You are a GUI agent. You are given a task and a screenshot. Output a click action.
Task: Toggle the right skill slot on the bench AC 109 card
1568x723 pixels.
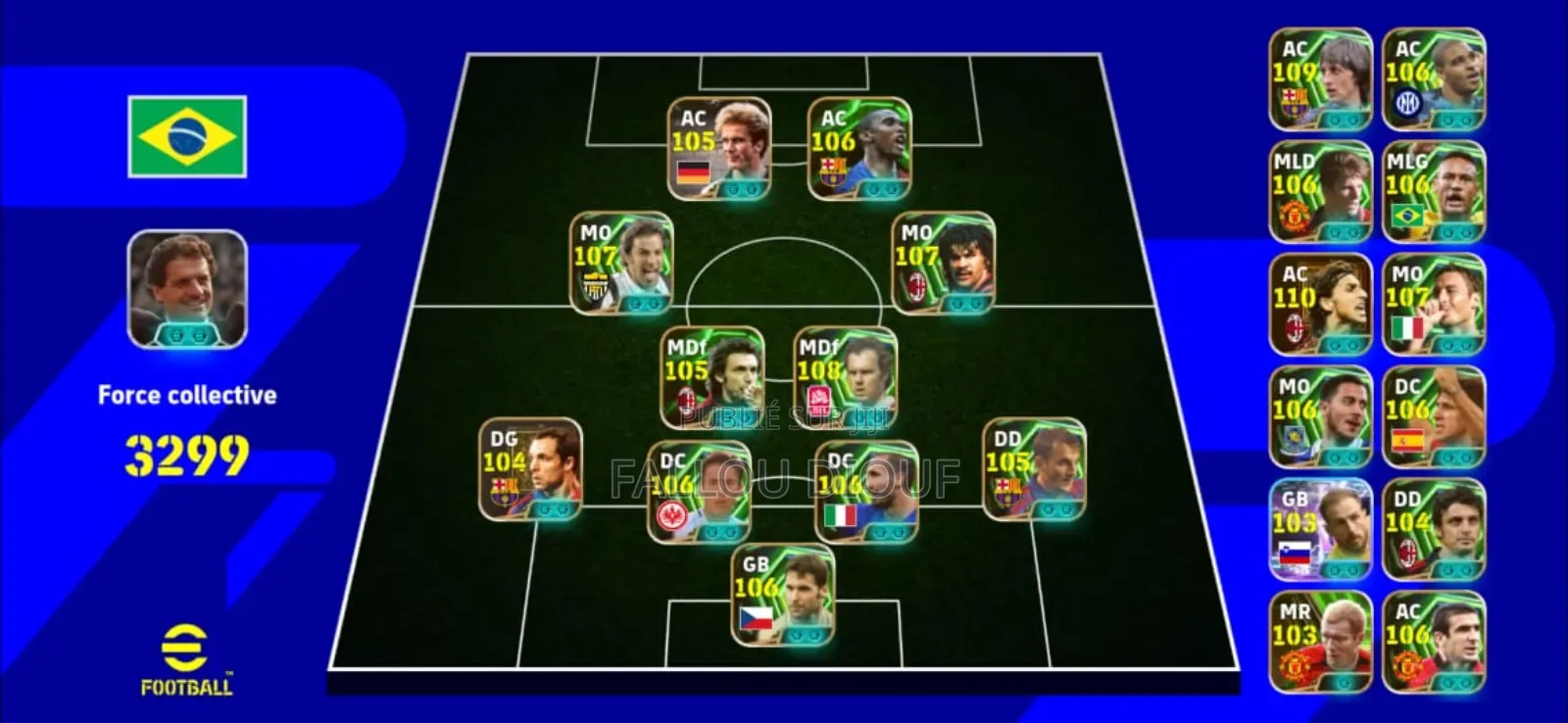click(1352, 120)
